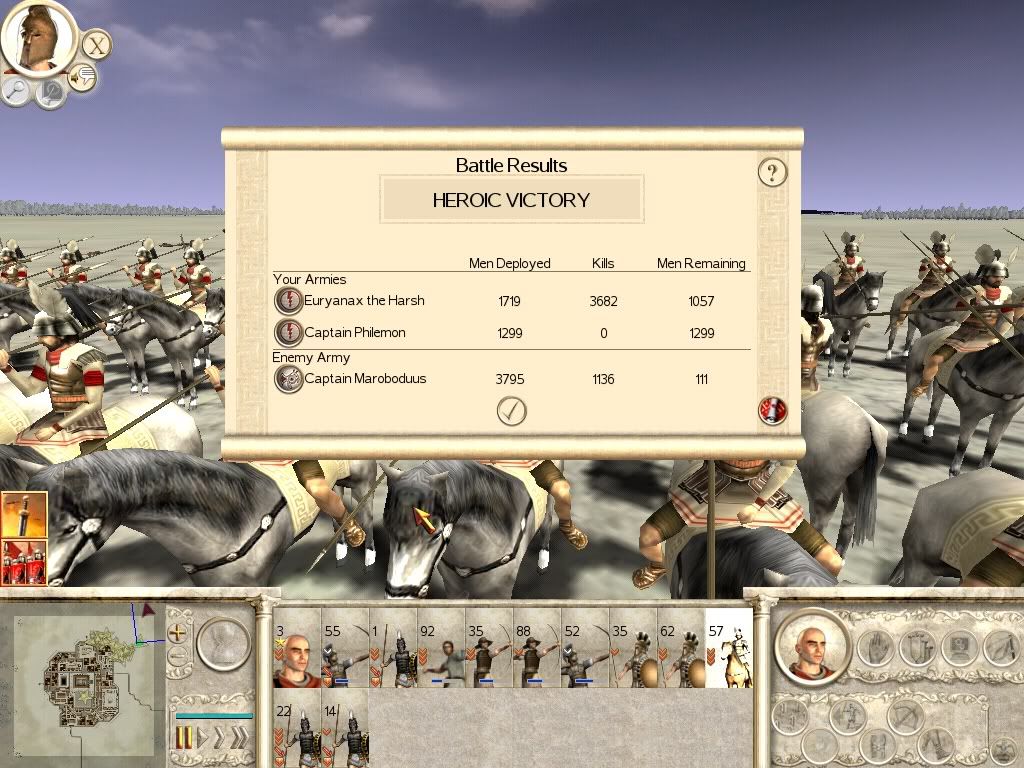Dismiss the advisor with the X button
This screenshot has width=1024, height=768.
click(x=96, y=45)
